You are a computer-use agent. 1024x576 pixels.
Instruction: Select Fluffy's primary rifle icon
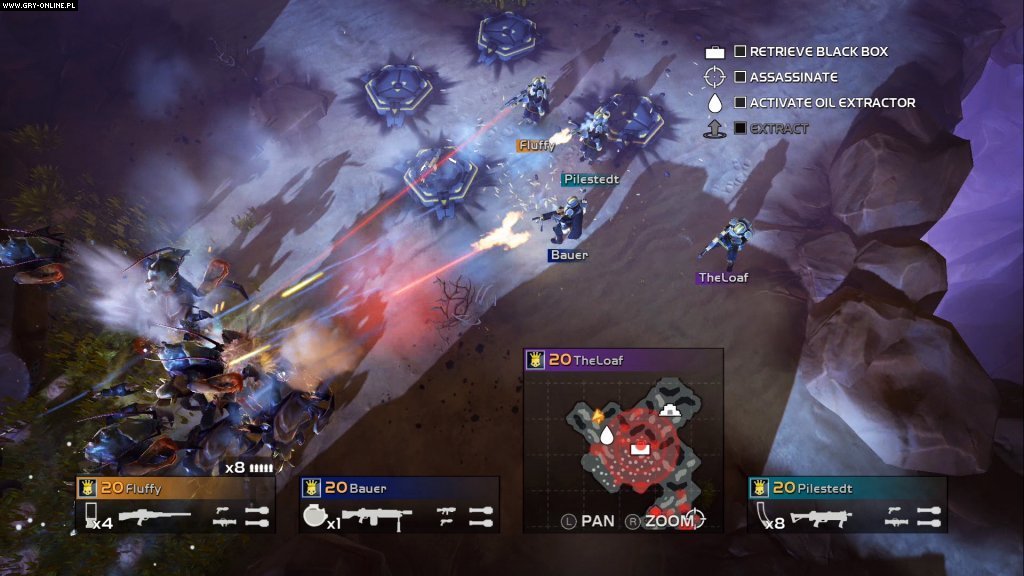click(154, 516)
